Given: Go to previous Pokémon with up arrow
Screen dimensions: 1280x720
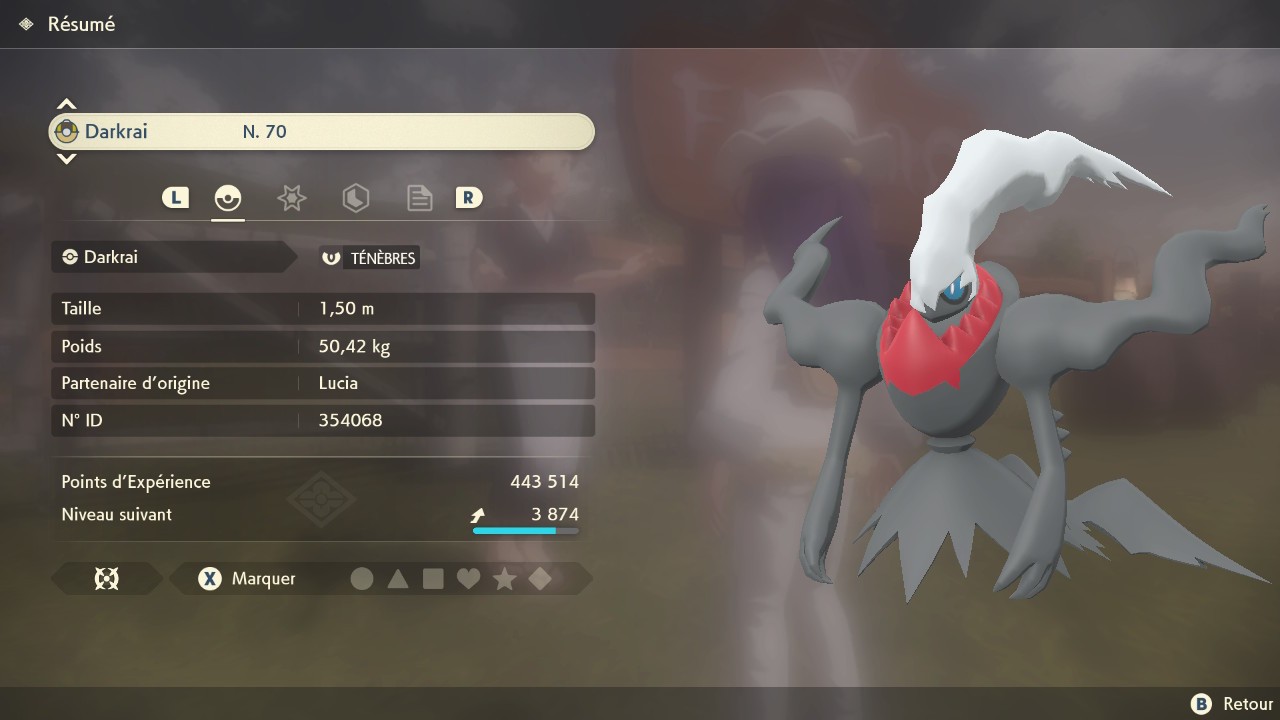Looking at the screenshot, I should [66, 104].
